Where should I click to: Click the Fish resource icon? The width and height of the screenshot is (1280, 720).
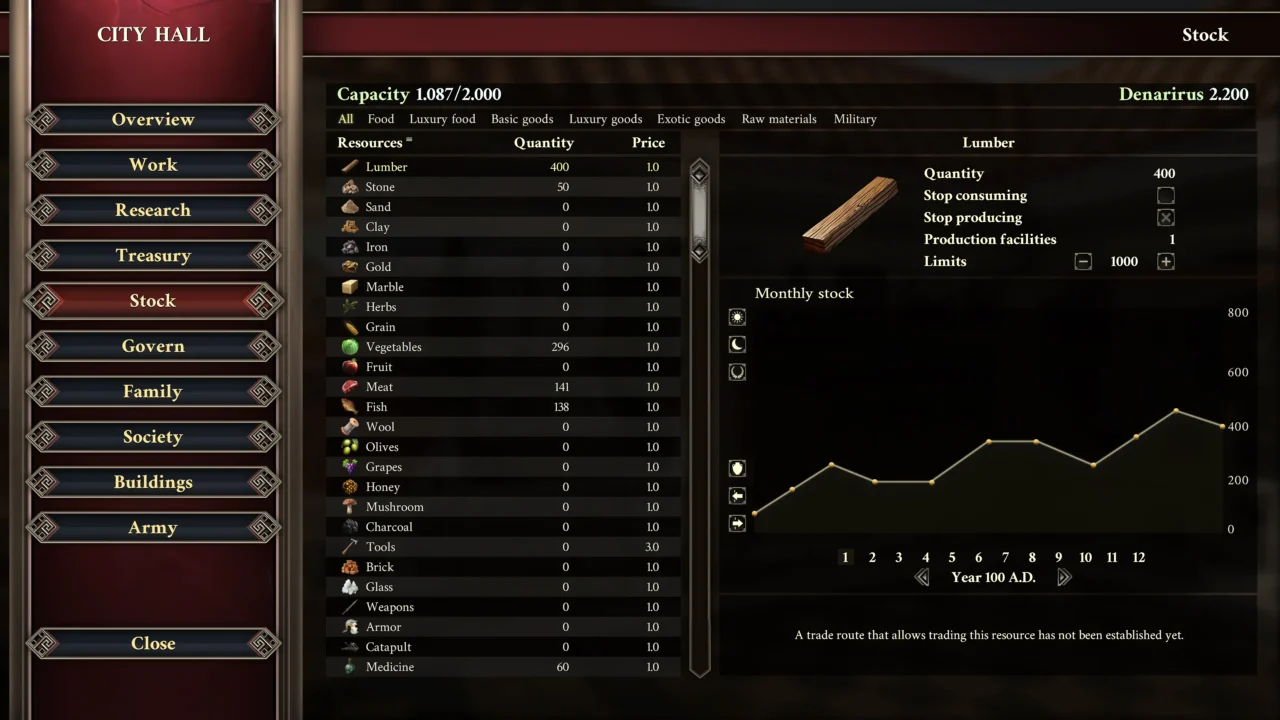(350, 407)
